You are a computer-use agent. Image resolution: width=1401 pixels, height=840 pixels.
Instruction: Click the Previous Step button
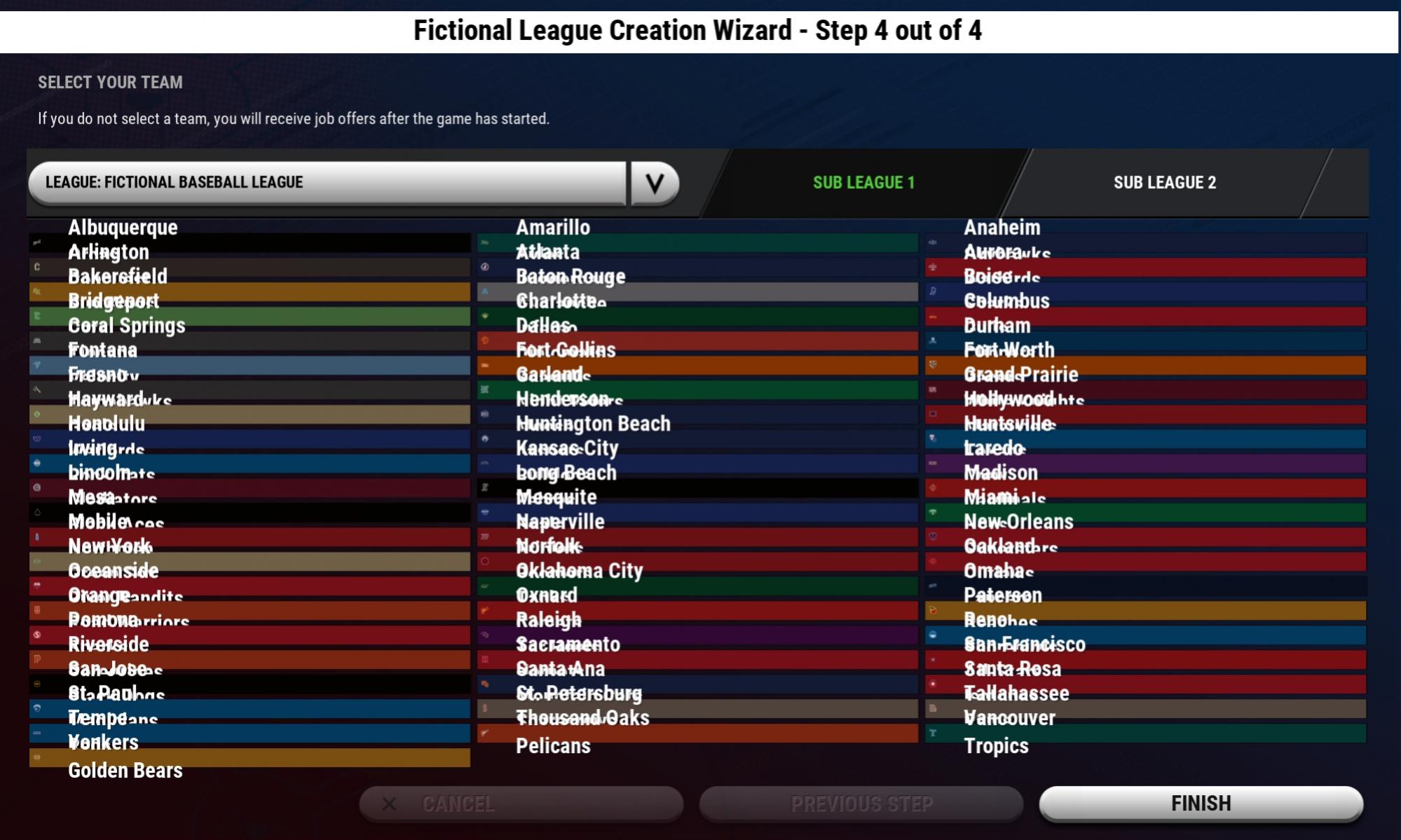pyautogui.click(x=861, y=804)
